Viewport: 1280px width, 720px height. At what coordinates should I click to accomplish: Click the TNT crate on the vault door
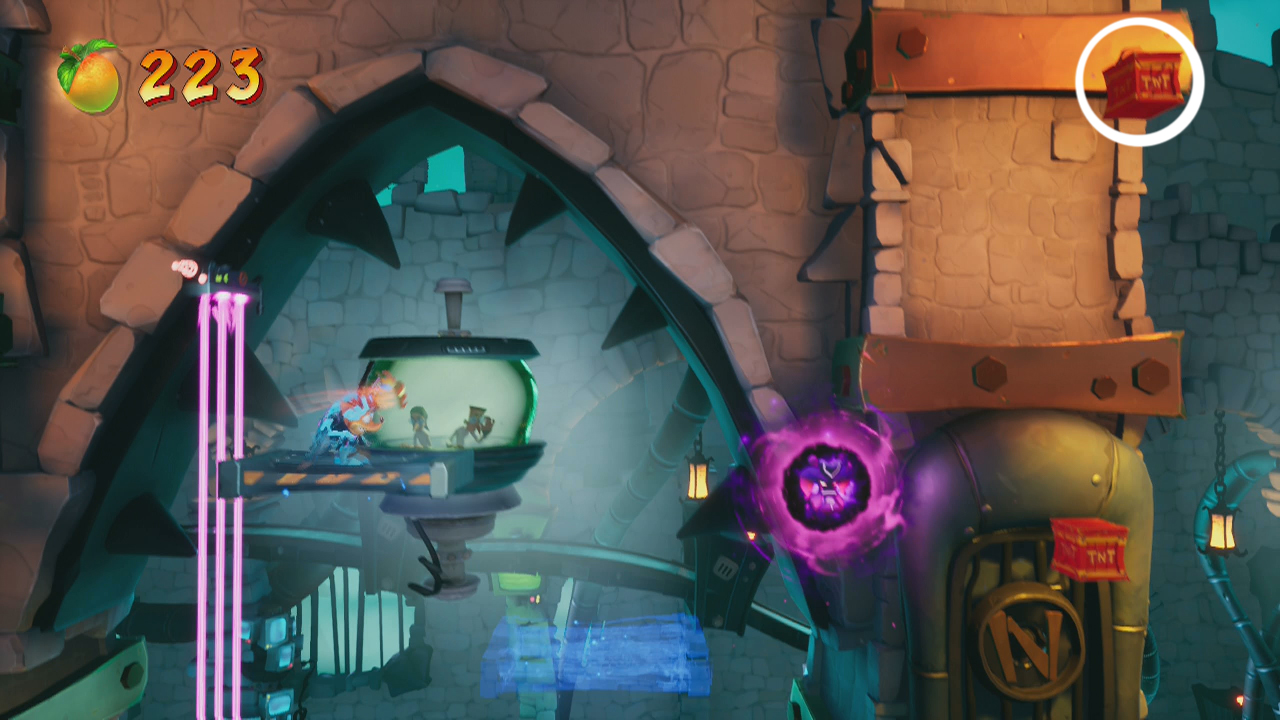coord(1089,550)
